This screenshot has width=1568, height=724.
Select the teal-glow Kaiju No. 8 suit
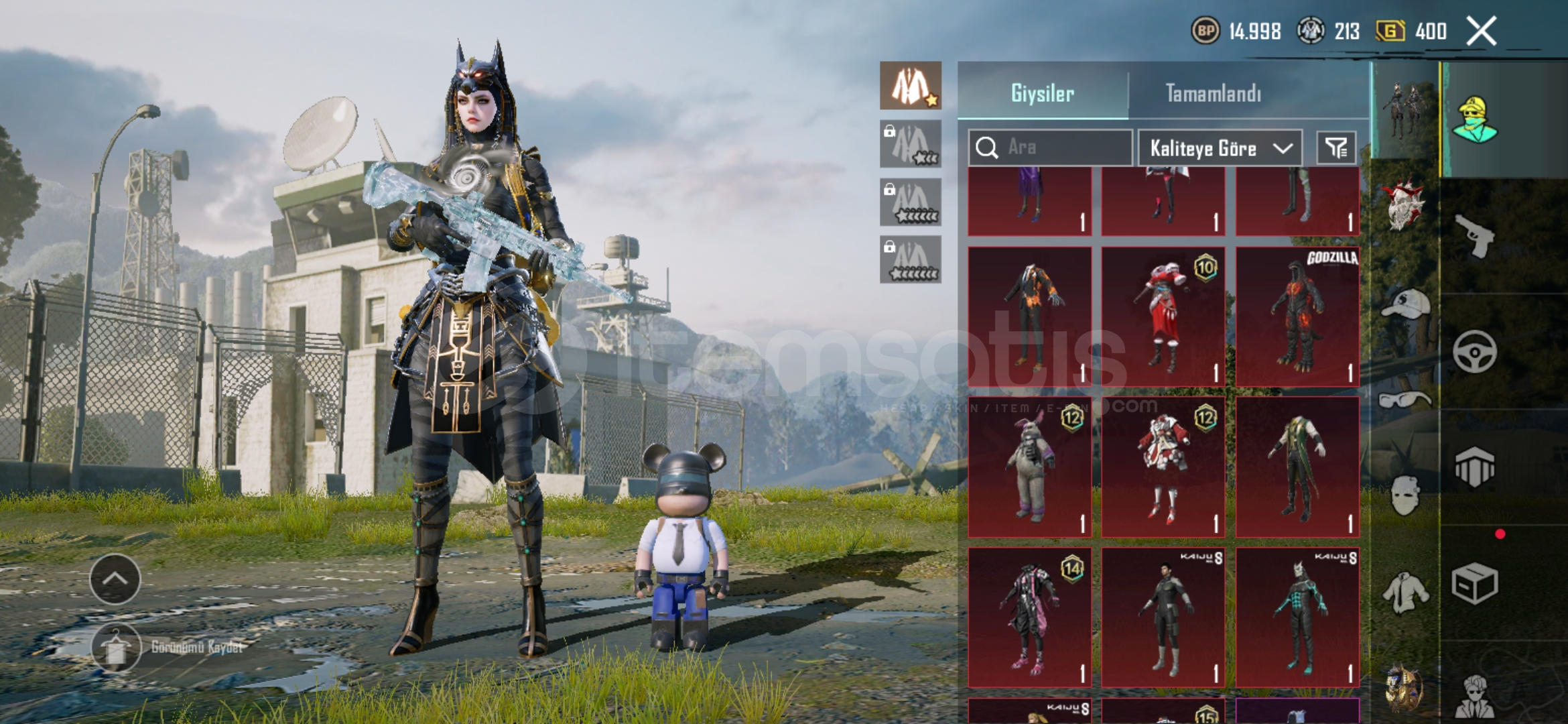[1297, 617]
